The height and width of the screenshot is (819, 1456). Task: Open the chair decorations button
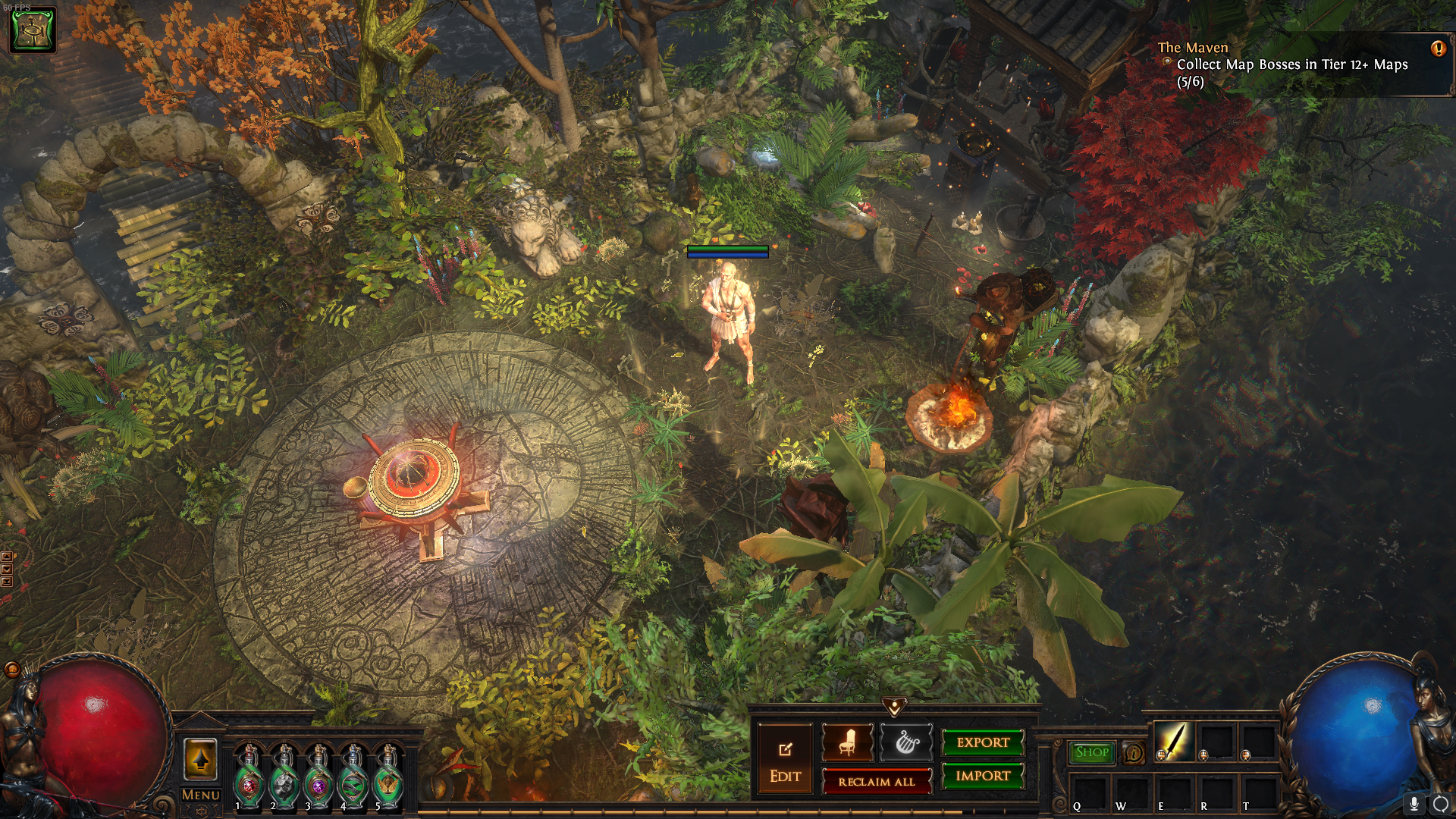point(847,742)
